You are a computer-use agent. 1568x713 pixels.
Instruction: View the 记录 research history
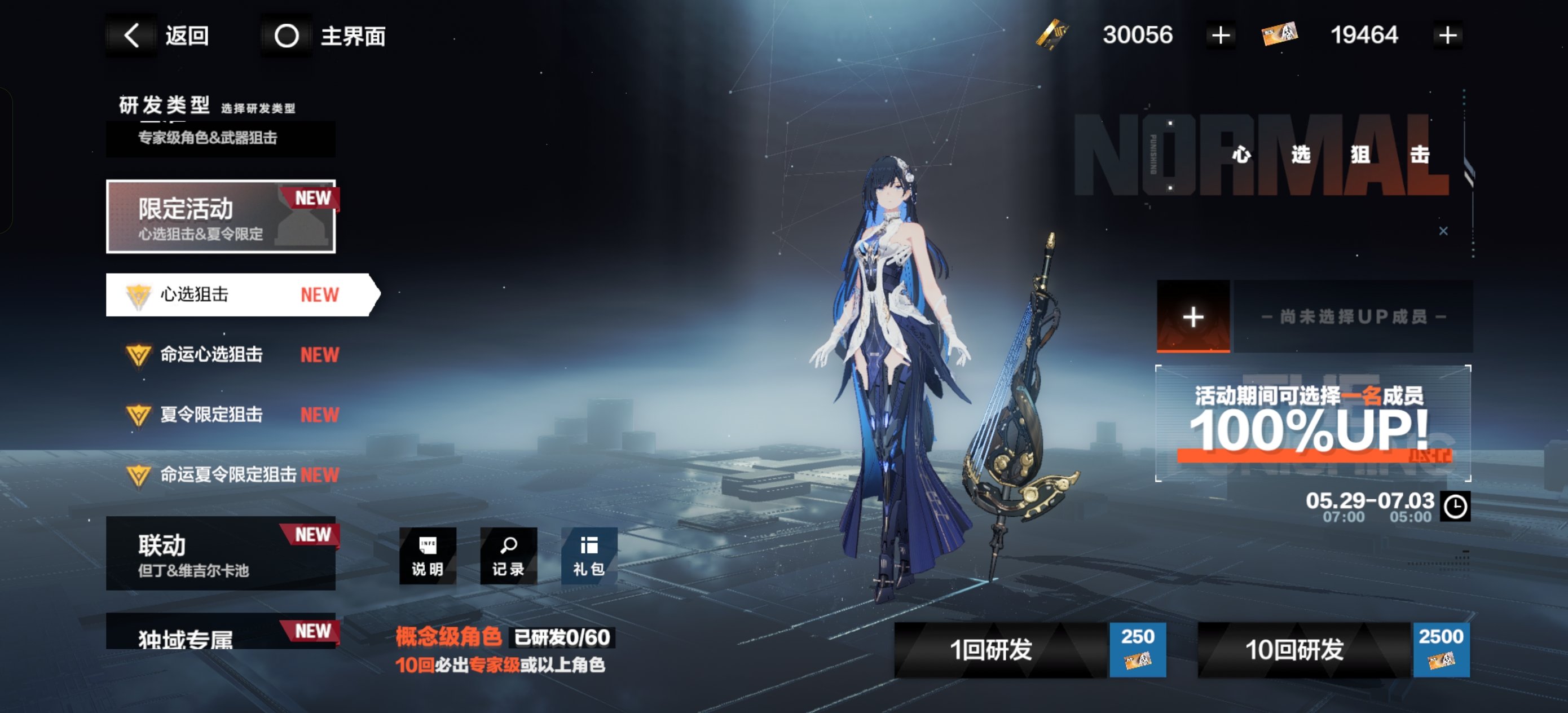508,556
